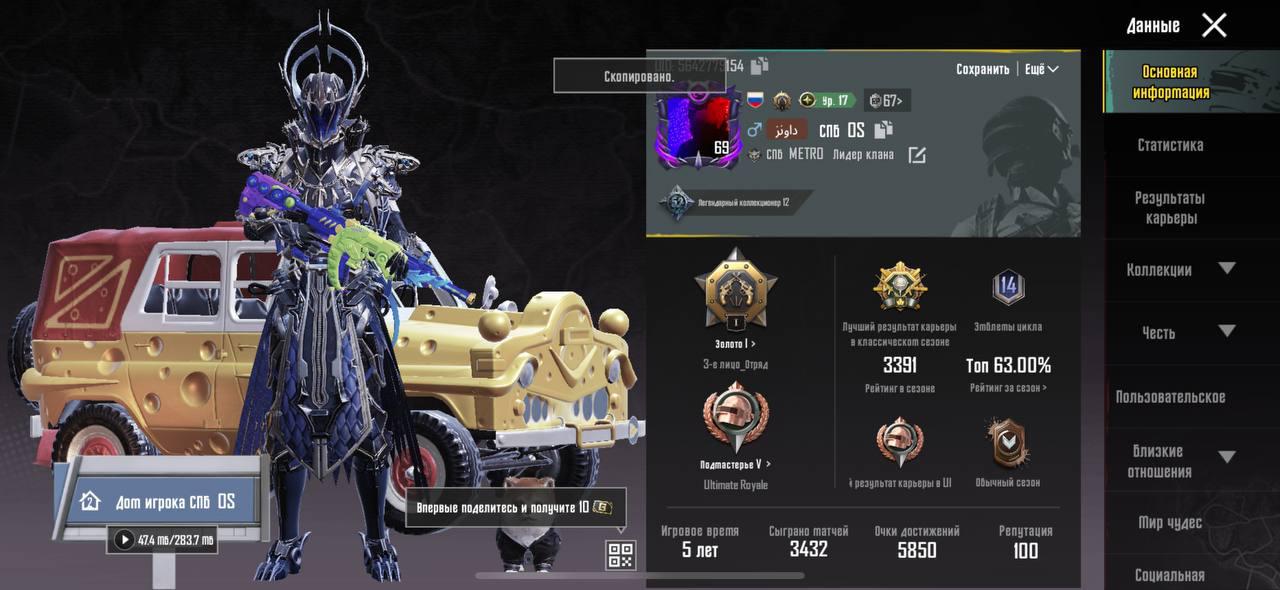Expand the Близкие отношения section
This screenshot has height=590, width=1280.
coord(1226,458)
